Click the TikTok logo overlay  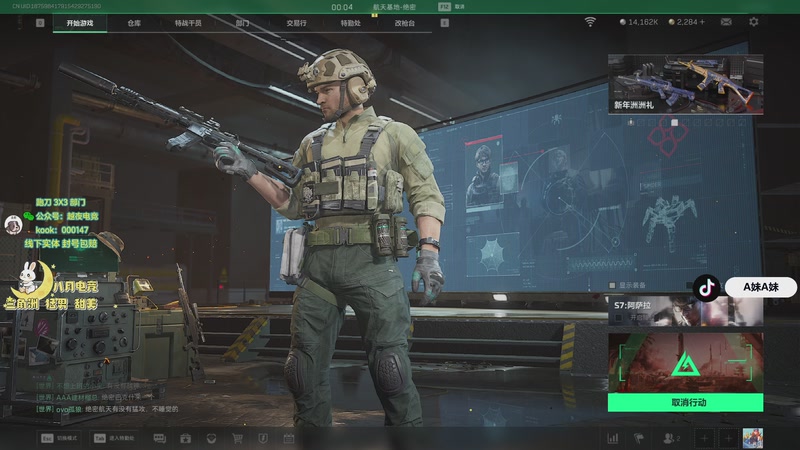(x=707, y=287)
